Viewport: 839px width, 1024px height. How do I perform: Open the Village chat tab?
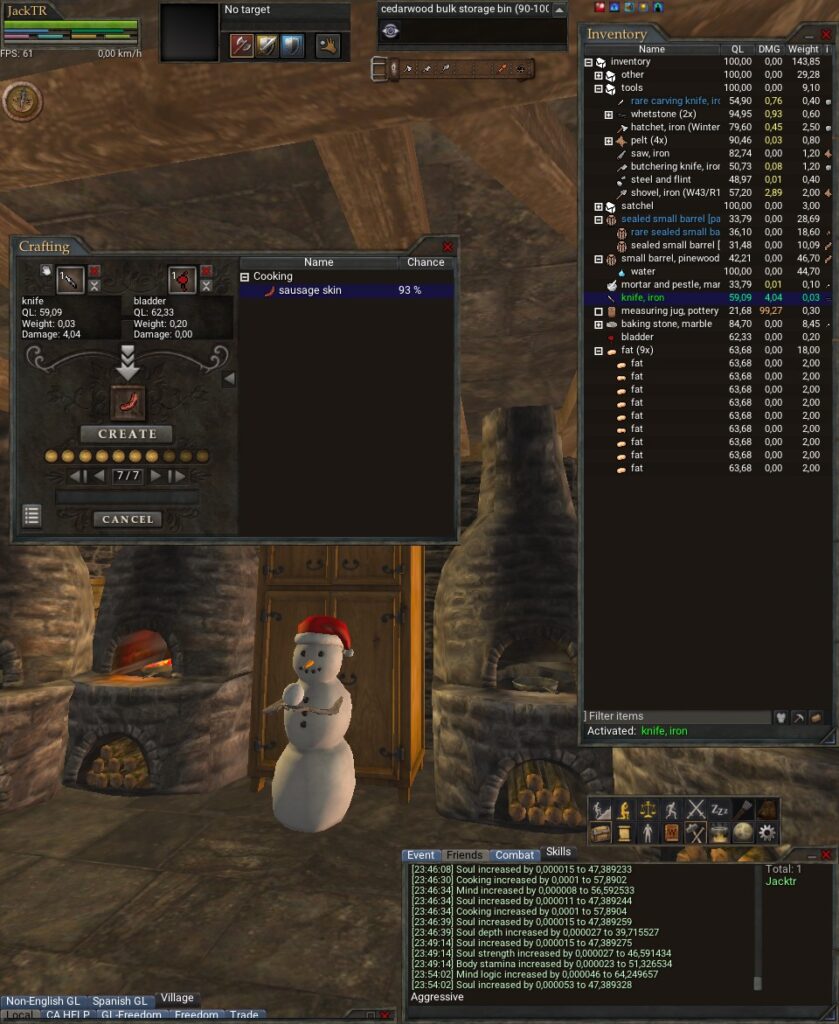tap(177, 998)
